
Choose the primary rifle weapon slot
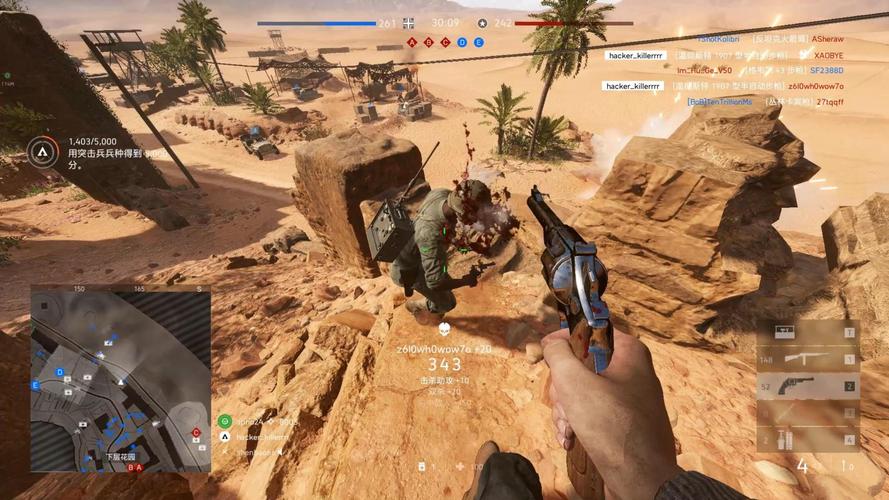pos(807,360)
